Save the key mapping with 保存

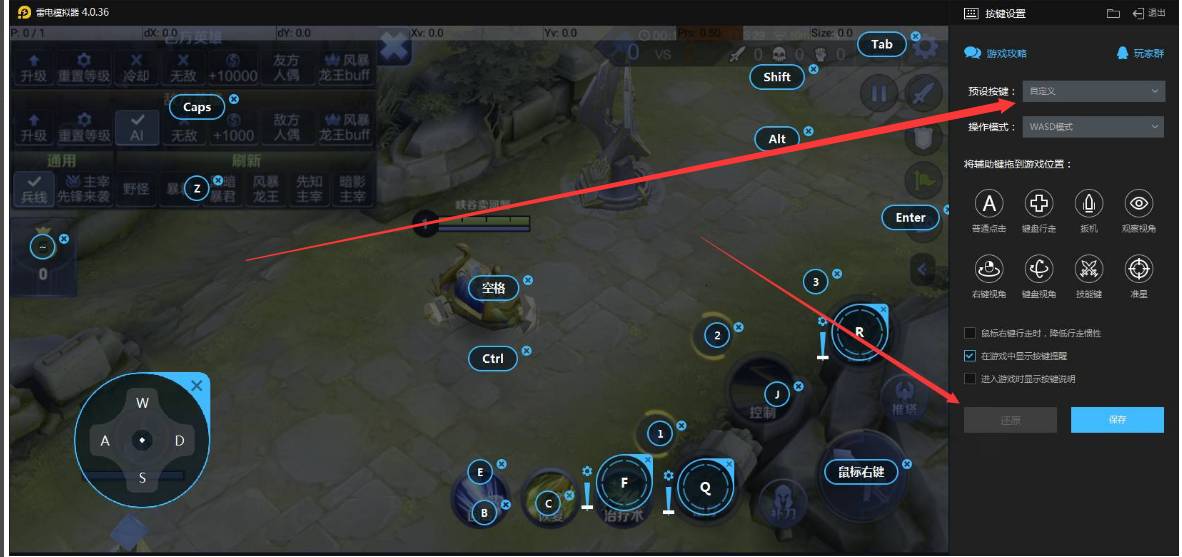[1117, 420]
